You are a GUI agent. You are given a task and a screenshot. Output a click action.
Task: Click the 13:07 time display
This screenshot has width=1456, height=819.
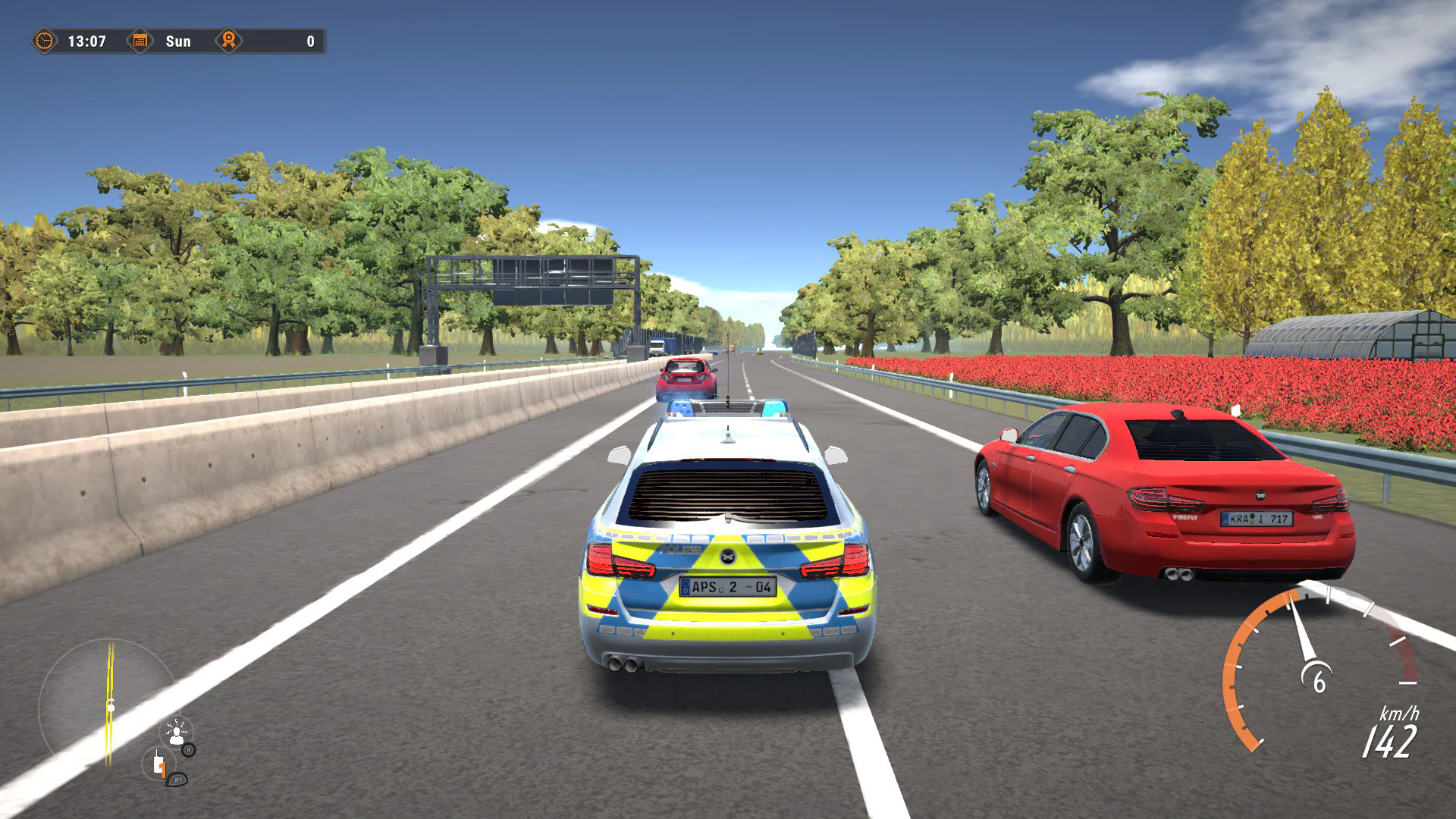88,42
